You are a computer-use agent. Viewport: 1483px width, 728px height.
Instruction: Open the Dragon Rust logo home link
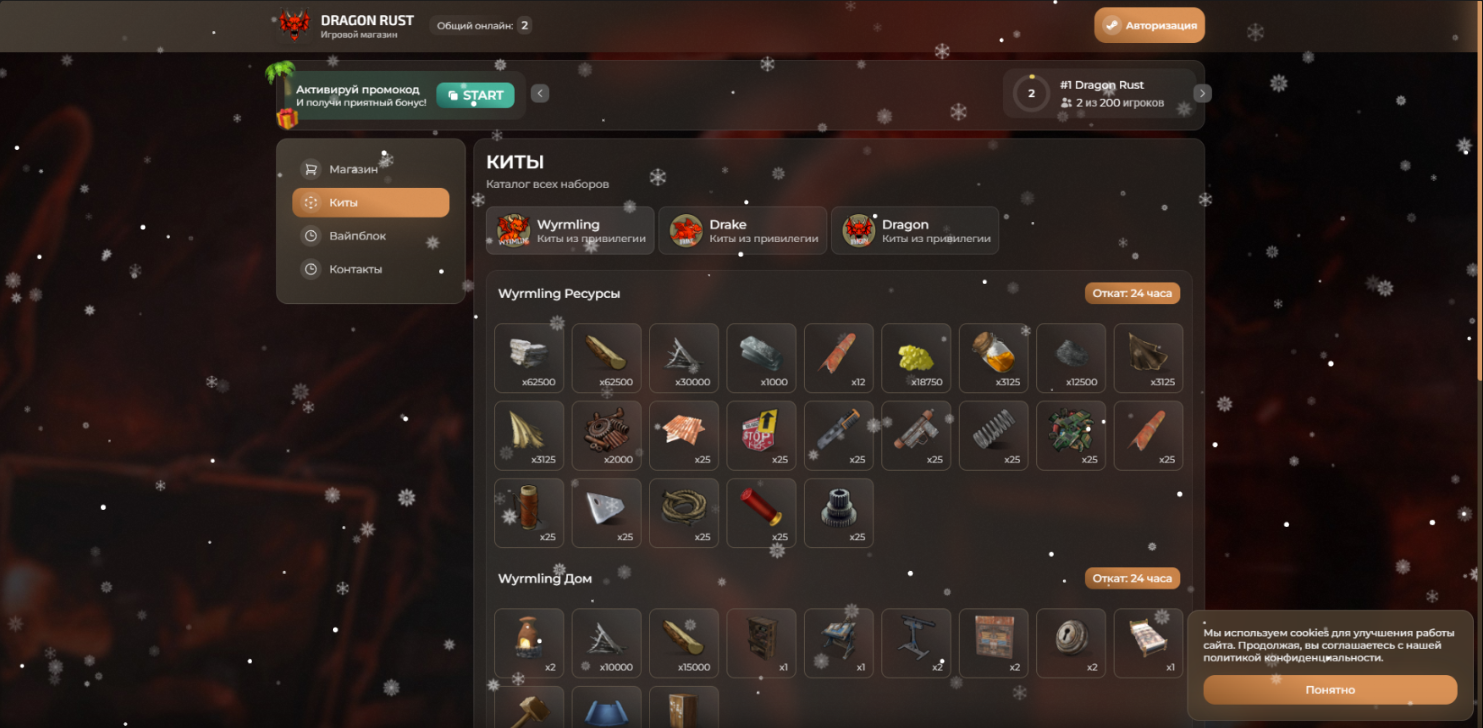(346, 26)
